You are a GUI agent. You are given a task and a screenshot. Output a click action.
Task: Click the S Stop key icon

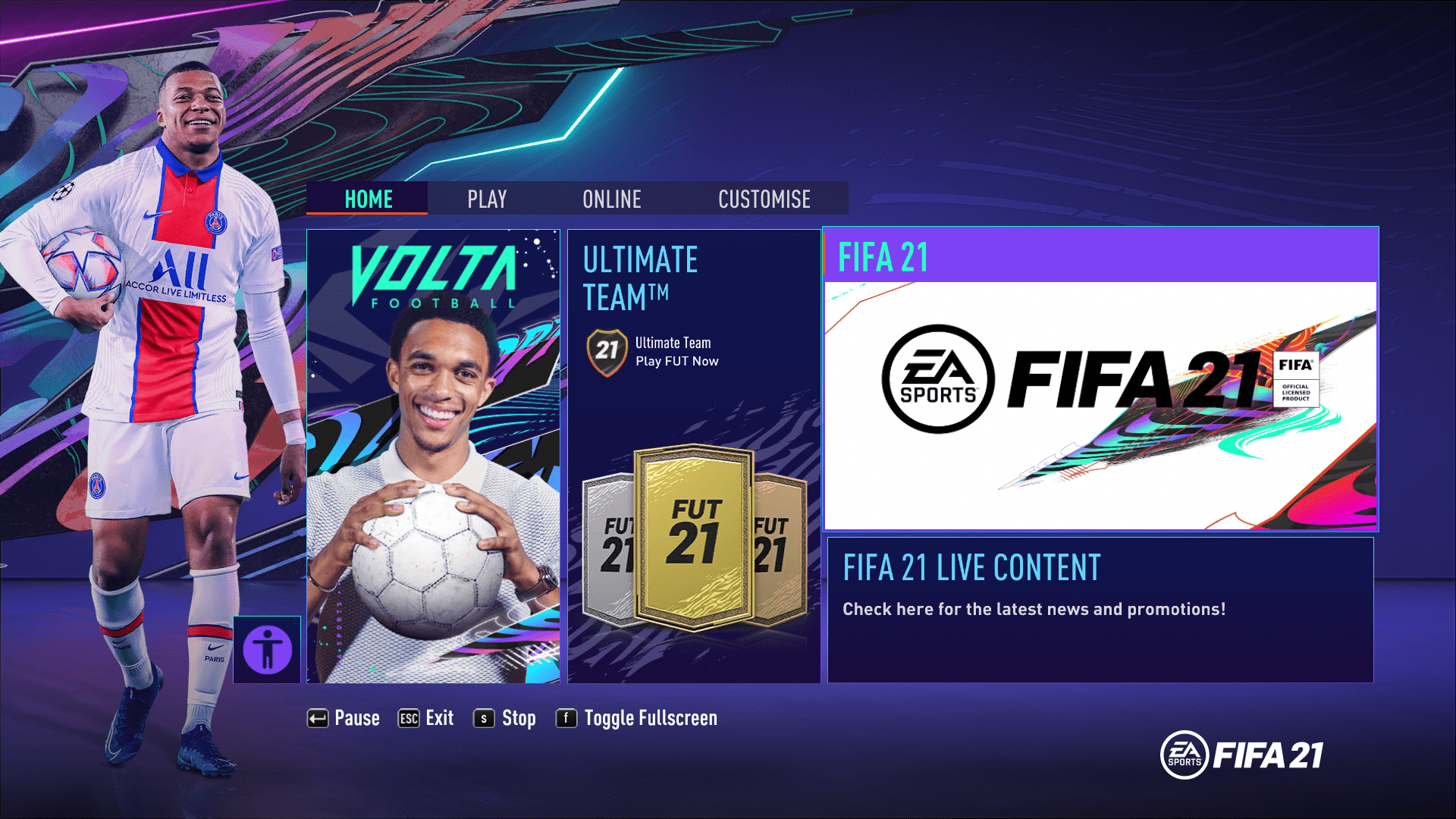486,717
